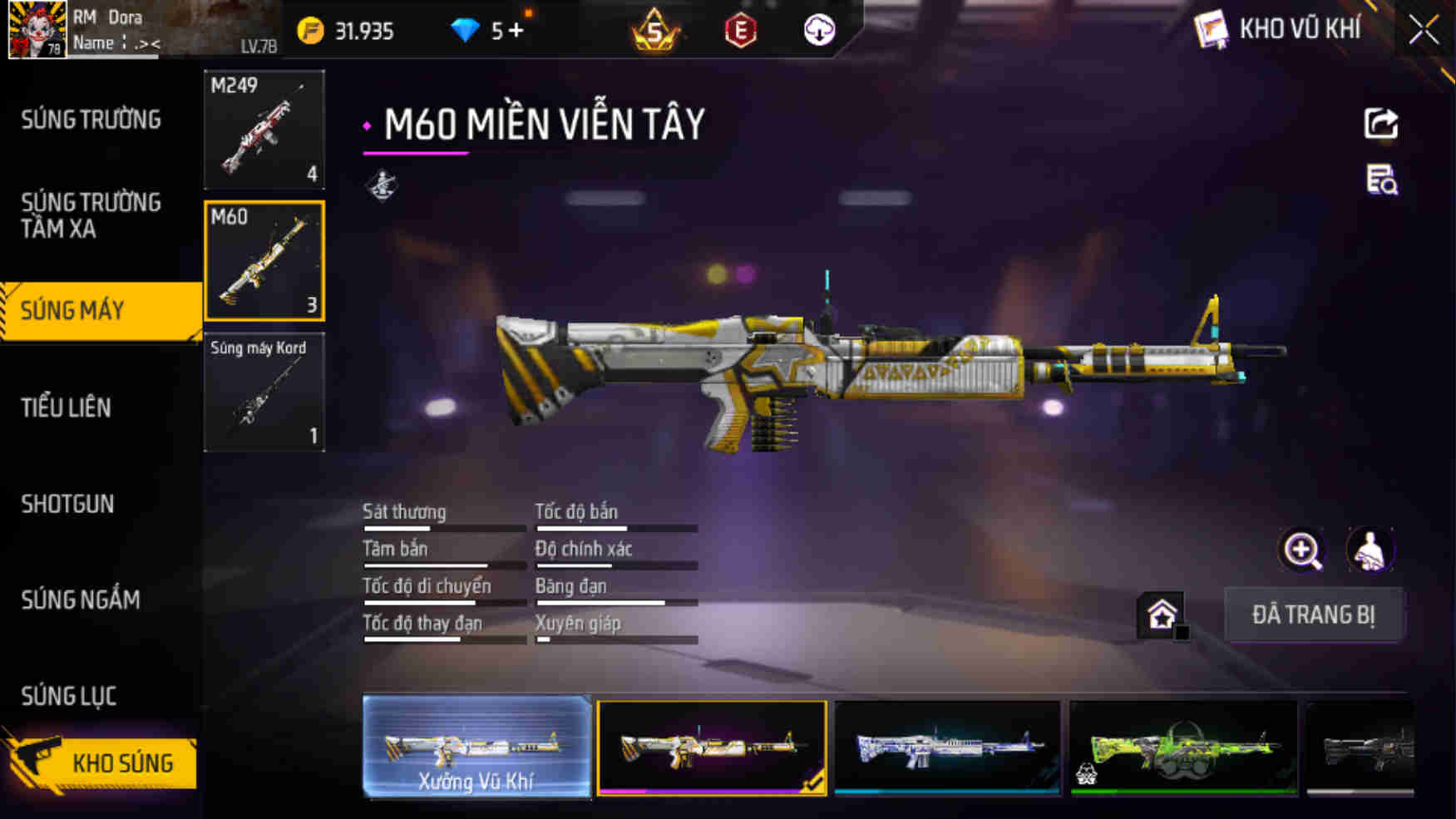Click the weapon type badge under the title
1456x819 pixels.
coord(383,186)
